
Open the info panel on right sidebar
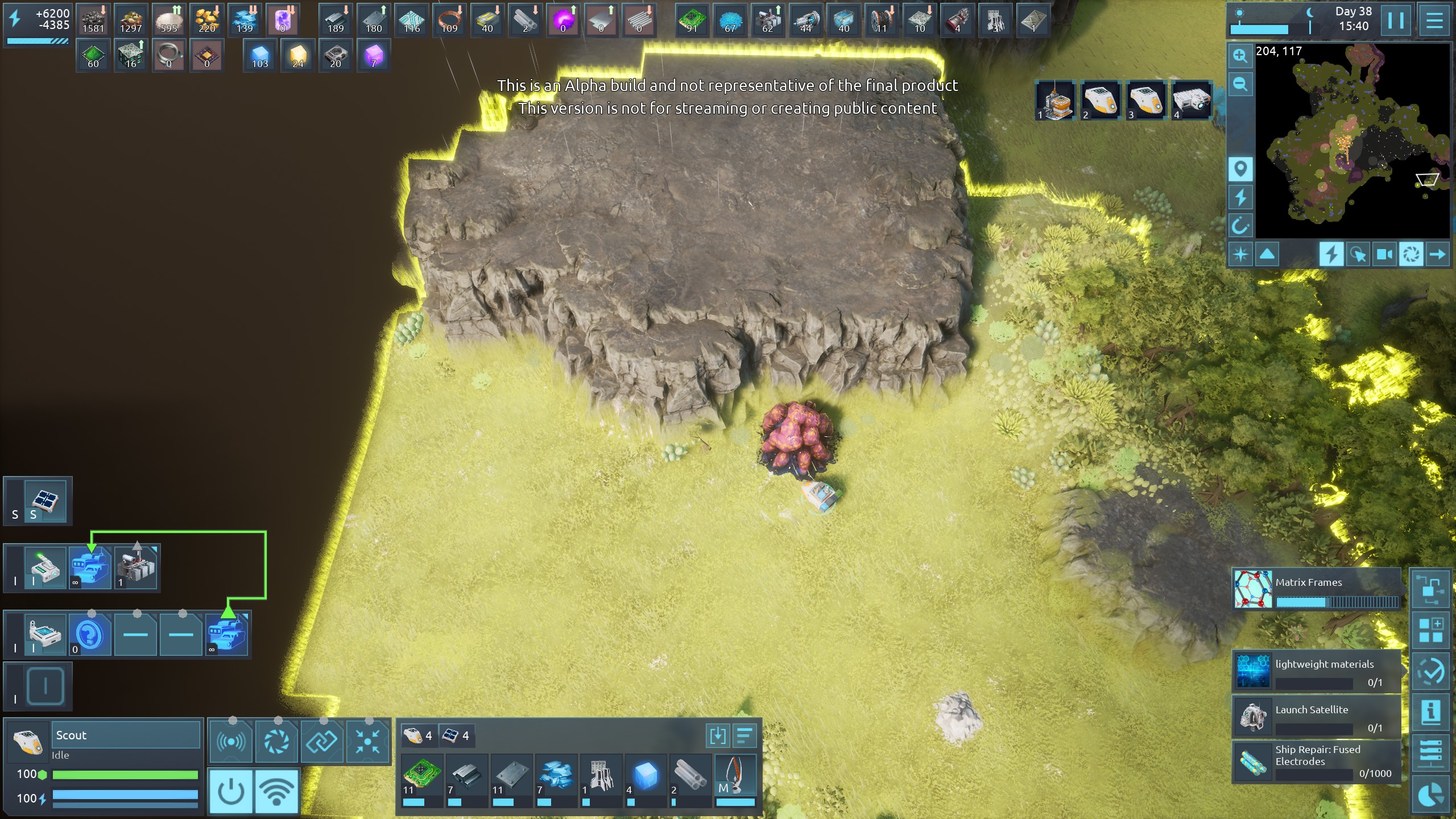(x=1431, y=712)
